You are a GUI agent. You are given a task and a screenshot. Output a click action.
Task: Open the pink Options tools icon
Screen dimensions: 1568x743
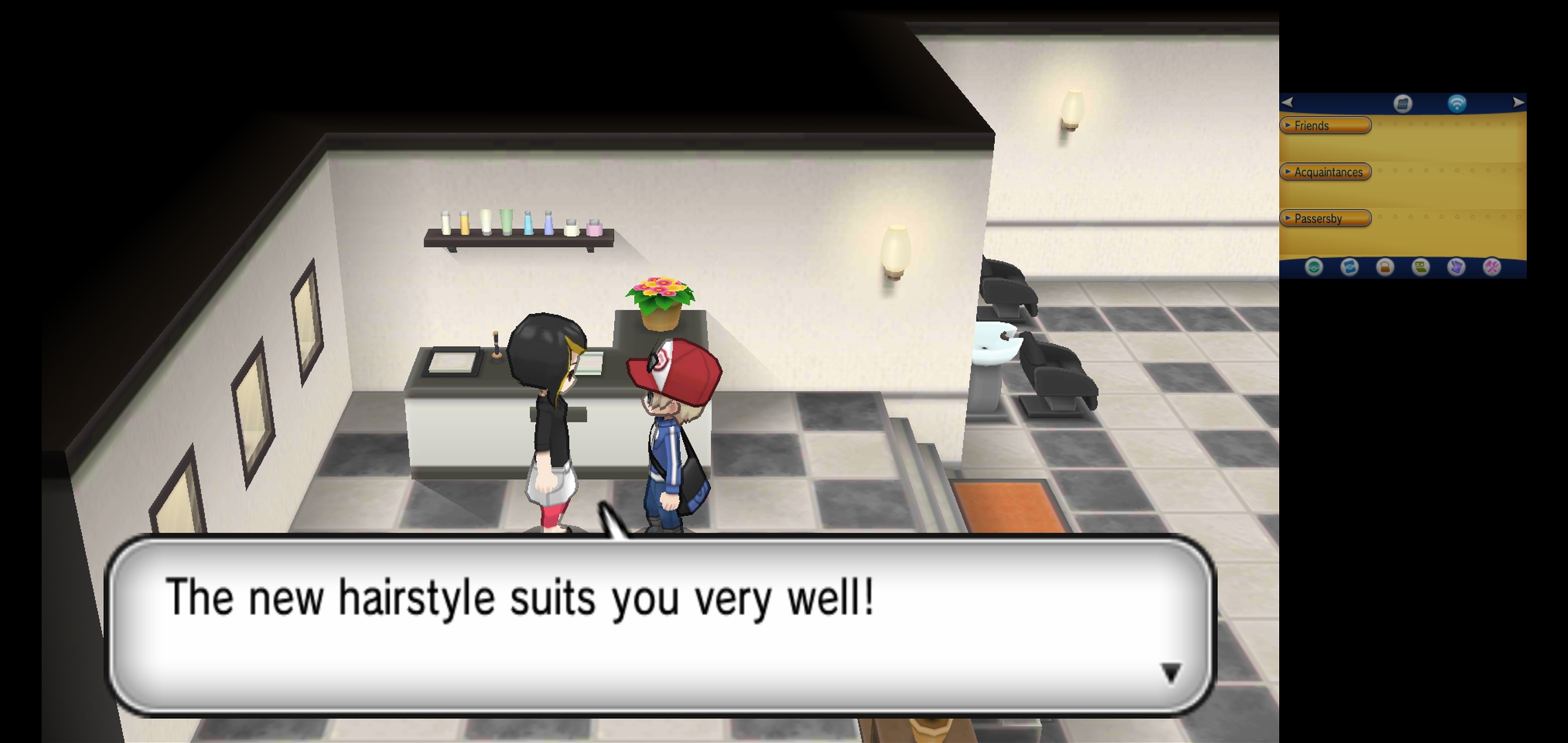pos(1492,267)
